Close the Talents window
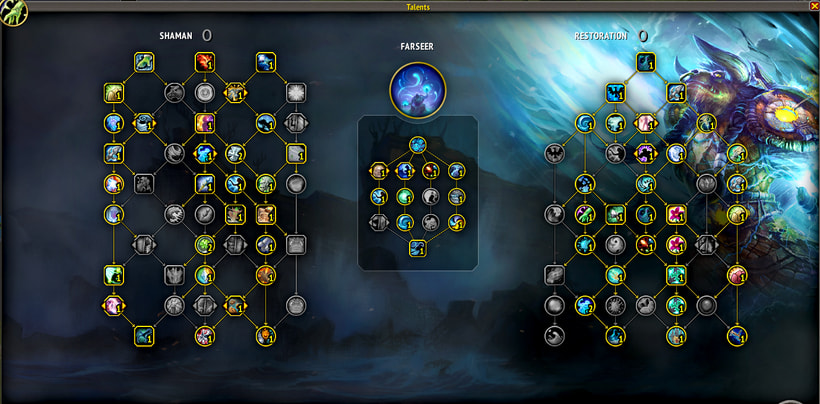 tap(812, 6)
